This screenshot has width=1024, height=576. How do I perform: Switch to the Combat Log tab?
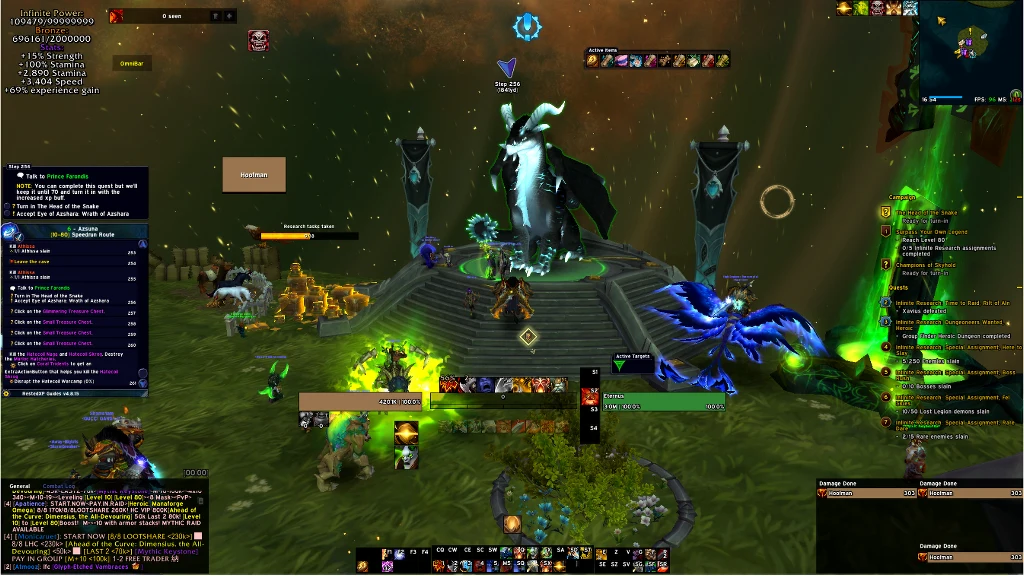[58, 486]
